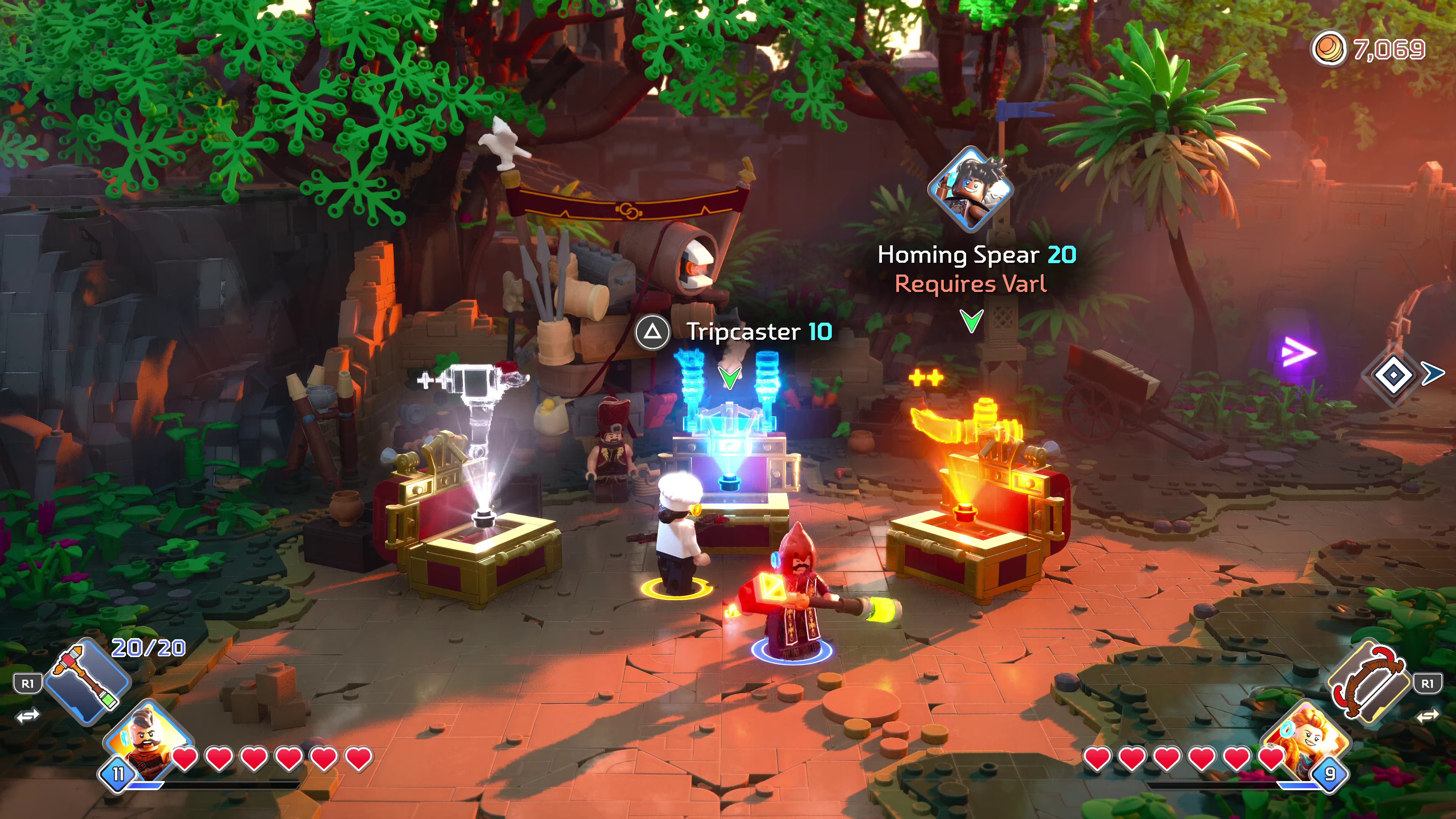Viewport: 1456px width, 819px height.
Task: Choose the Homing Spear shop label
Action: click(x=976, y=256)
